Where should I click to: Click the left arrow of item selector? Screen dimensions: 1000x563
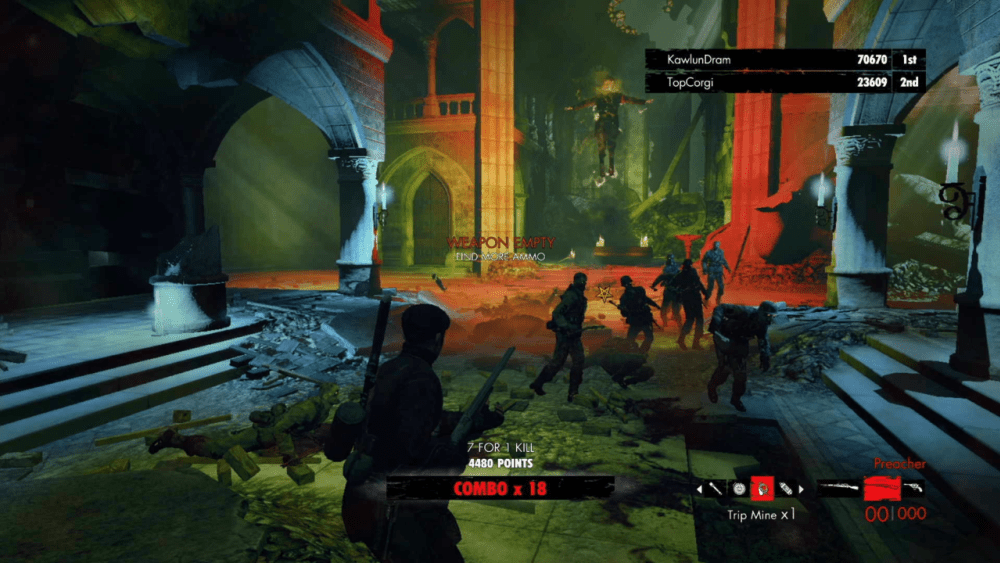point(700,489)
